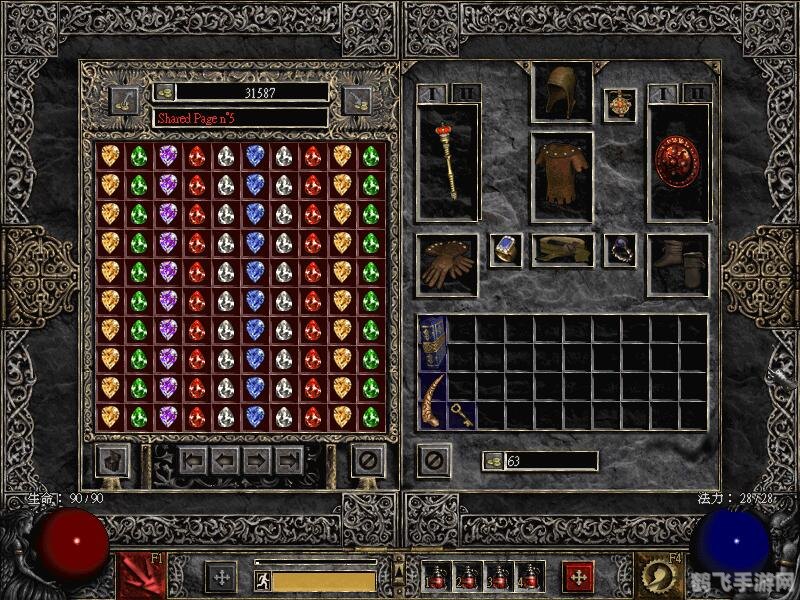The height and width of the screenshot is (600, 800).
Task: Pick up the blue tome in inventory
Action: click(432, 343)
